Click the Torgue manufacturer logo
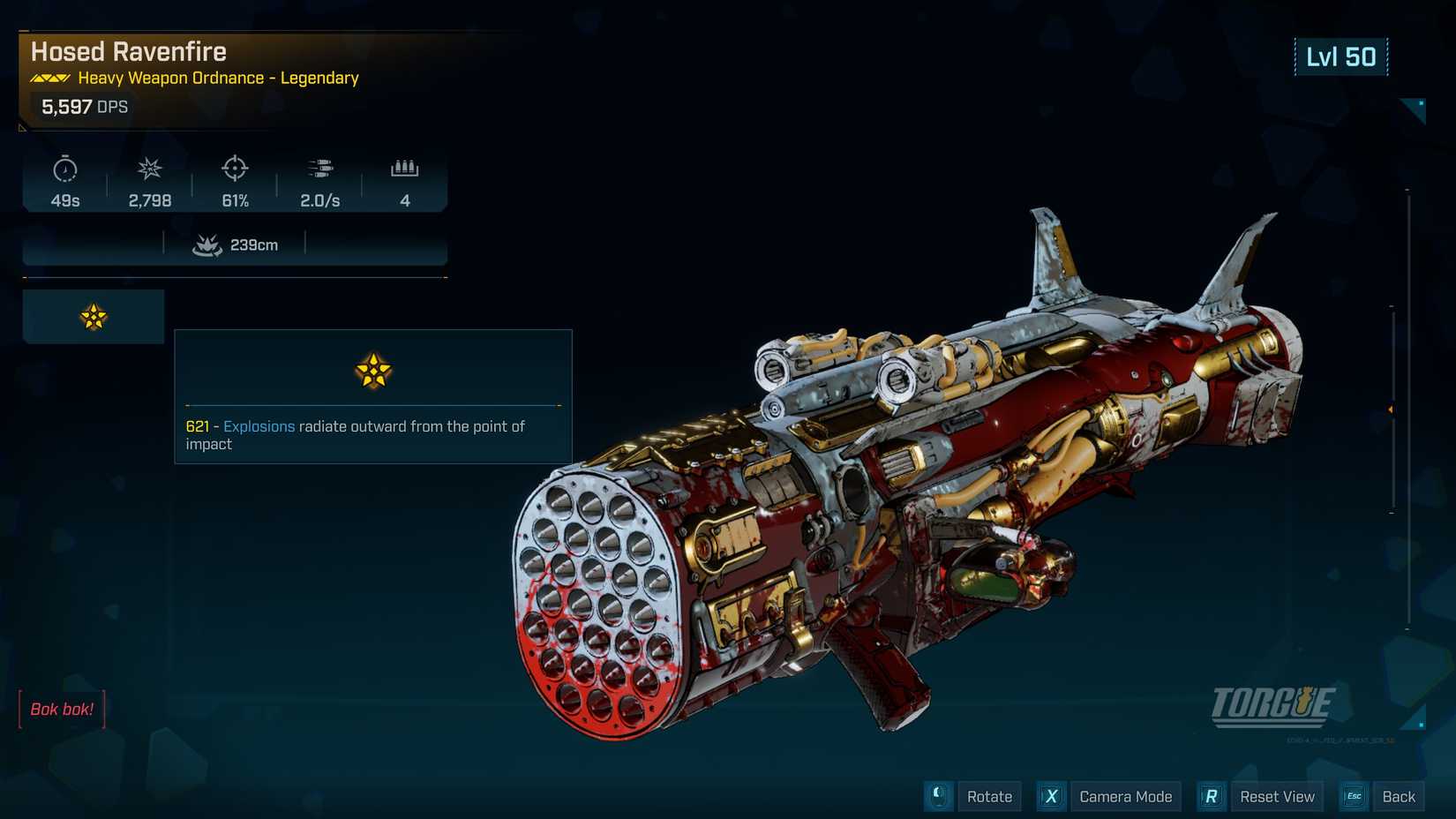 coord(1273,706)
